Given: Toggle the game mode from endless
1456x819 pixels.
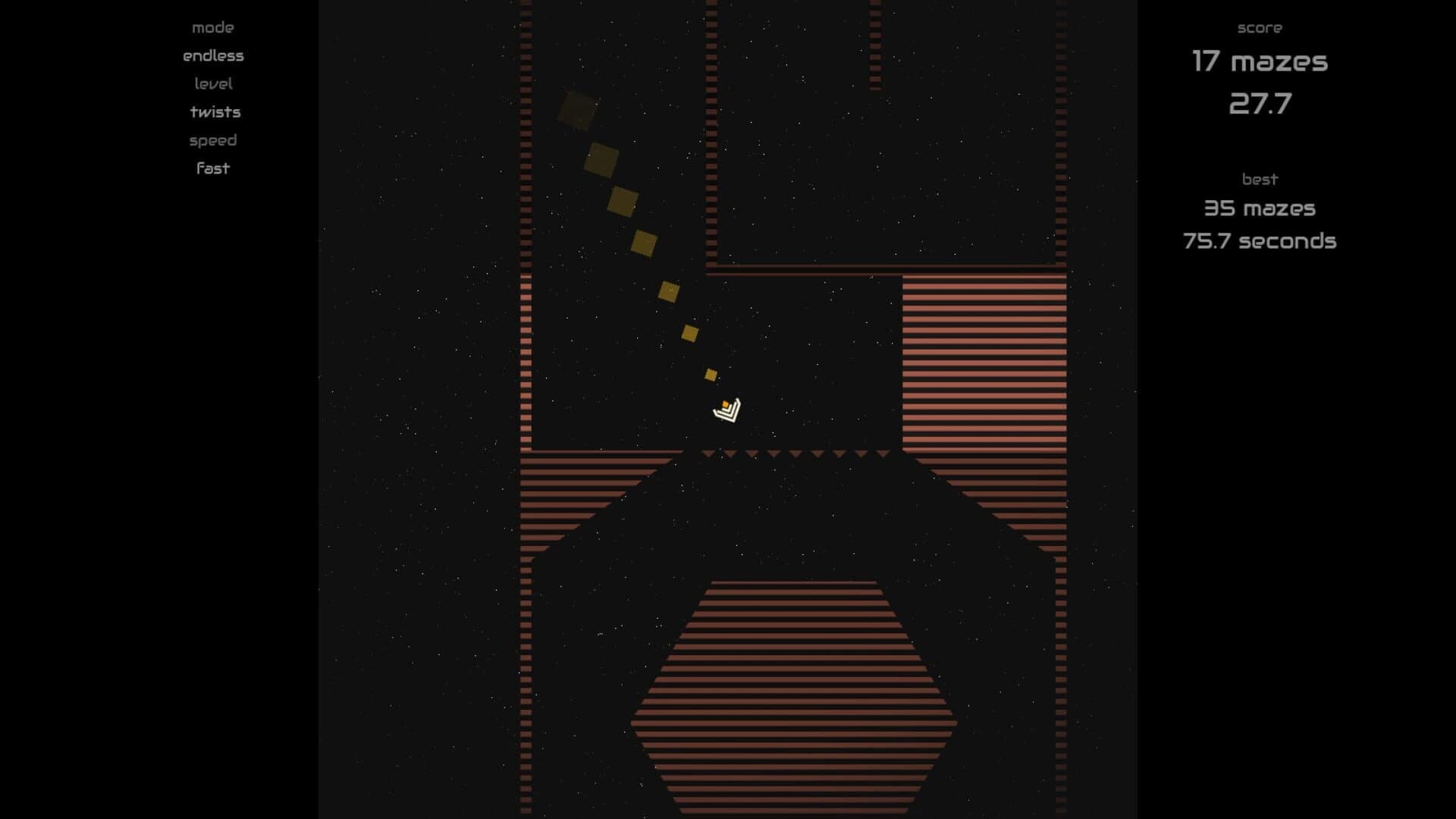Looking at the screenshot, I should click(212, 55).
